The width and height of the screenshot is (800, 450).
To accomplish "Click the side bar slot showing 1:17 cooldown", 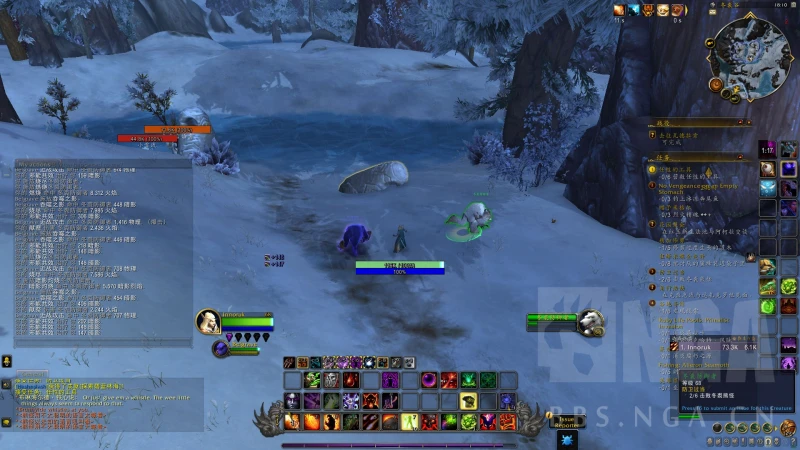I will [x=767, y=150].
